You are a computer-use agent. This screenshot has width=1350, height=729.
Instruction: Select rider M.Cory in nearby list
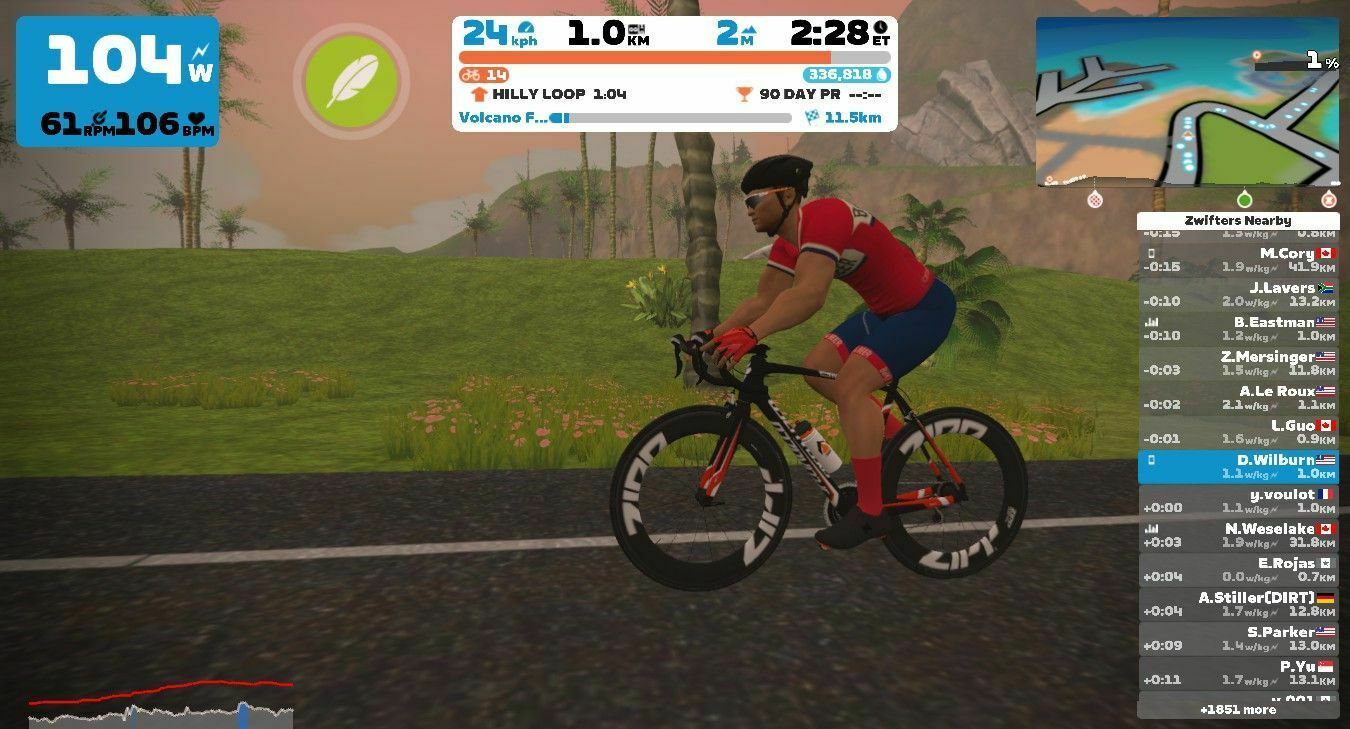coord(1238,260)
